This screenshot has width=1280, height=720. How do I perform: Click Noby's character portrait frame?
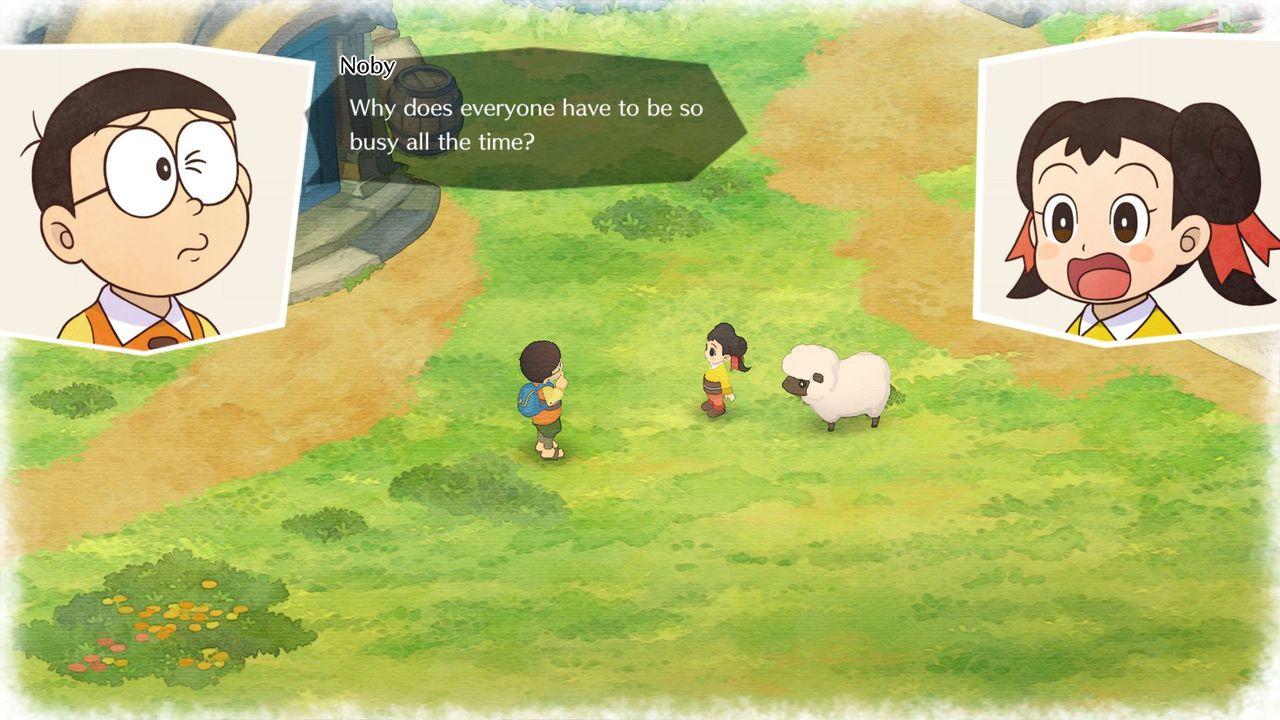(x=145, y=195)
